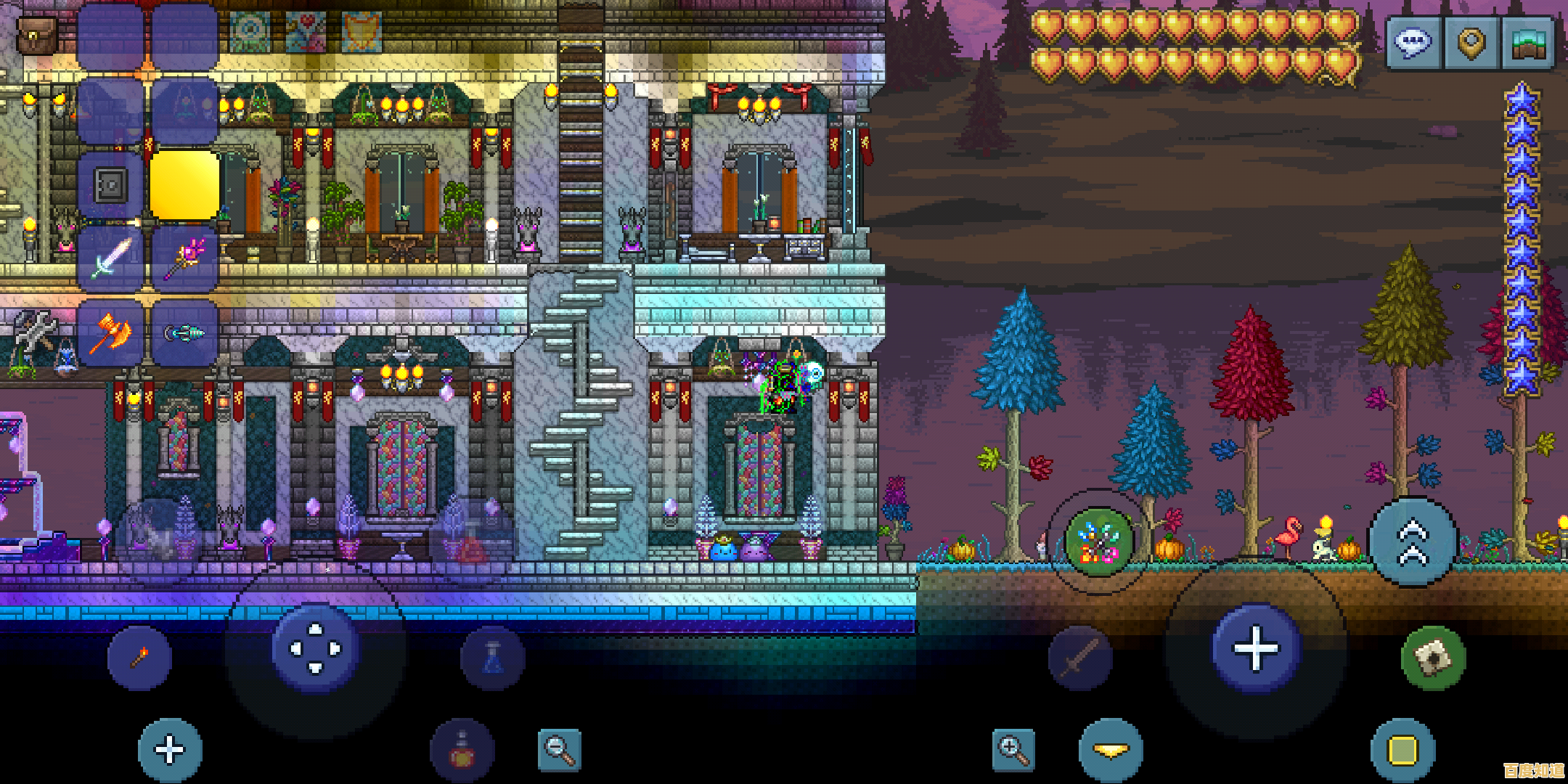Zoom in with the plus magnifier
Screen dimensions: 1568x784
click(x=1013, y=750)
